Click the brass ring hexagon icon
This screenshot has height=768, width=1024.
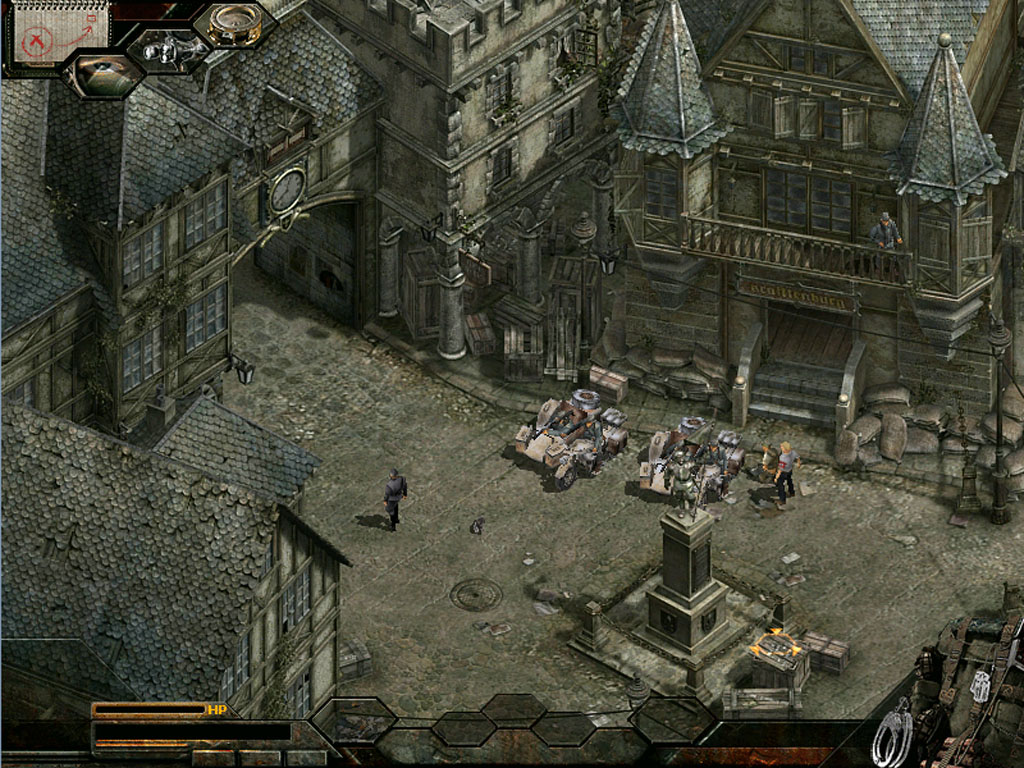pos(235,25)
